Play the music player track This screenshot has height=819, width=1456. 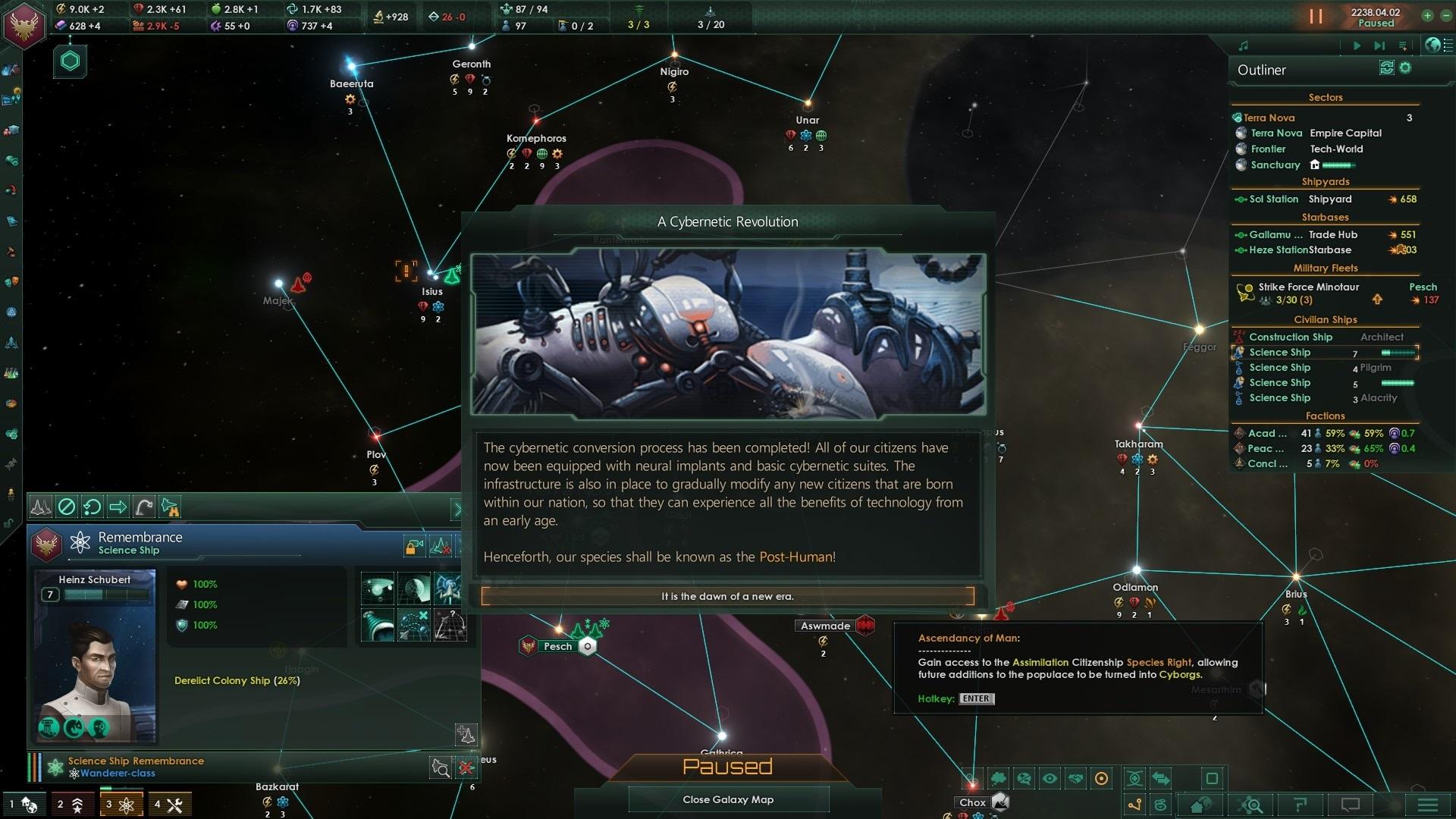1357,45
